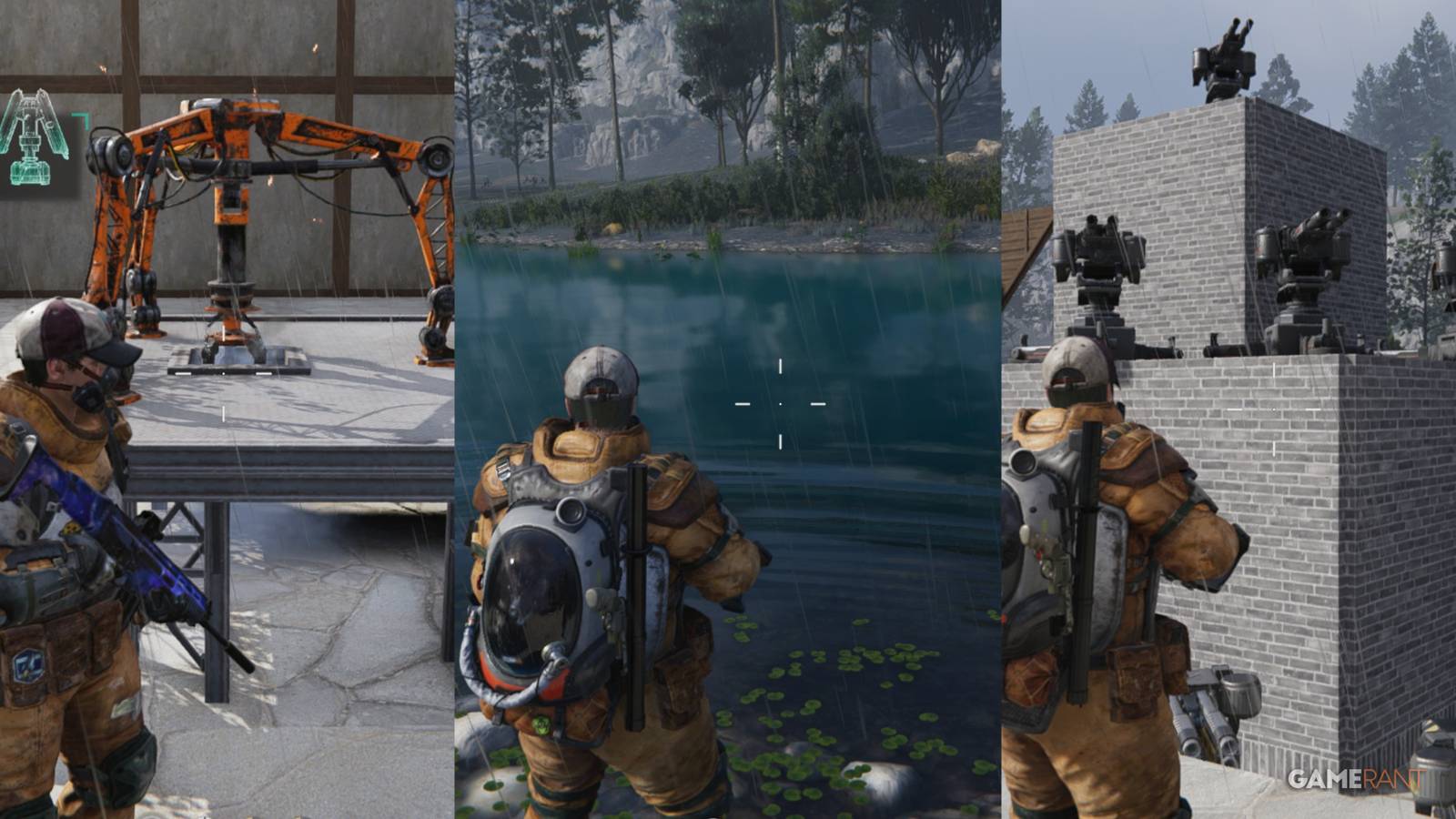This screenshot has height=819, width=1456.
Task: Switch to the right turret tower panel
Action: click(x=1228, y=409)
